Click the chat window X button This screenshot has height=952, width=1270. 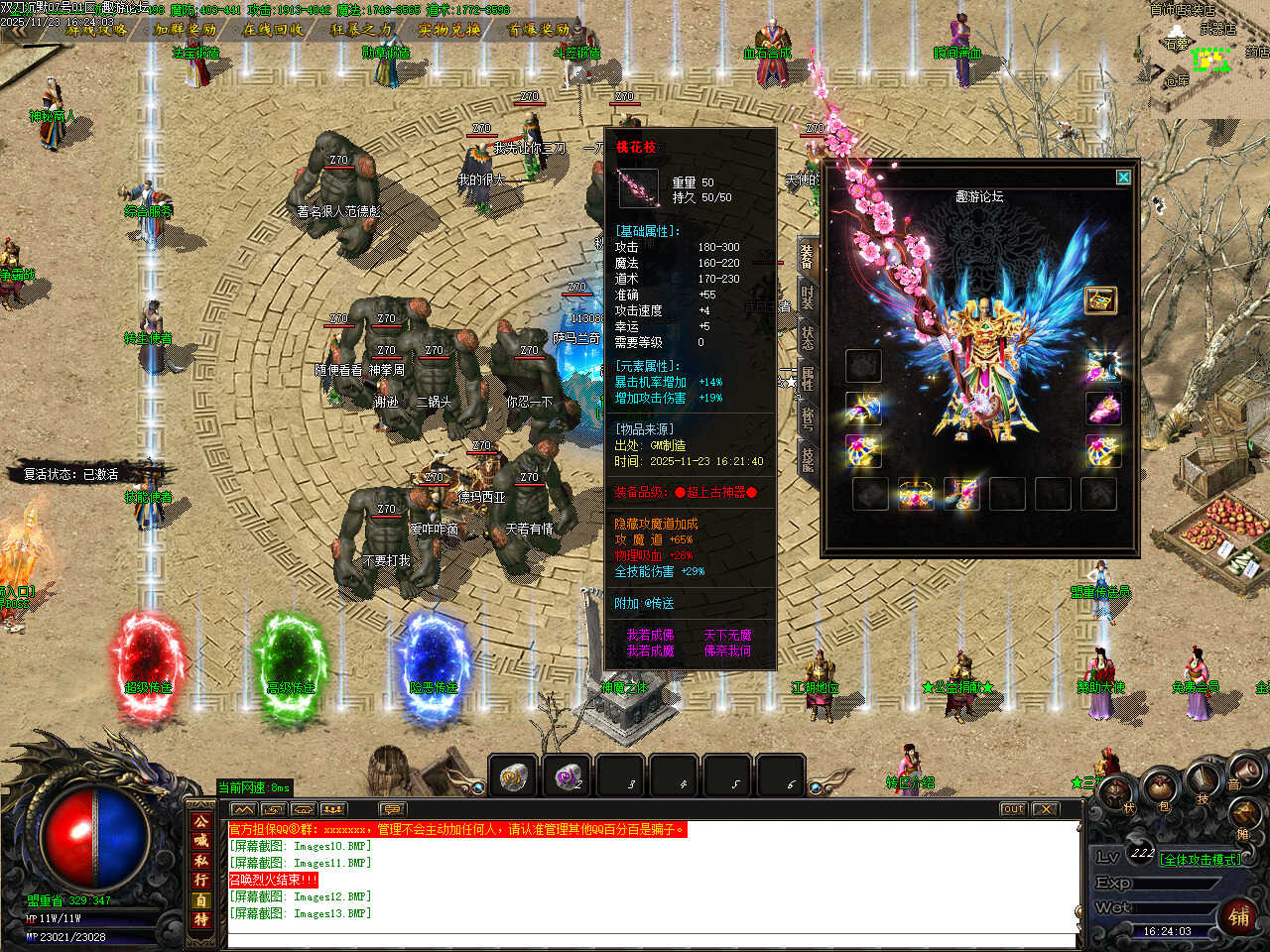1045,809
